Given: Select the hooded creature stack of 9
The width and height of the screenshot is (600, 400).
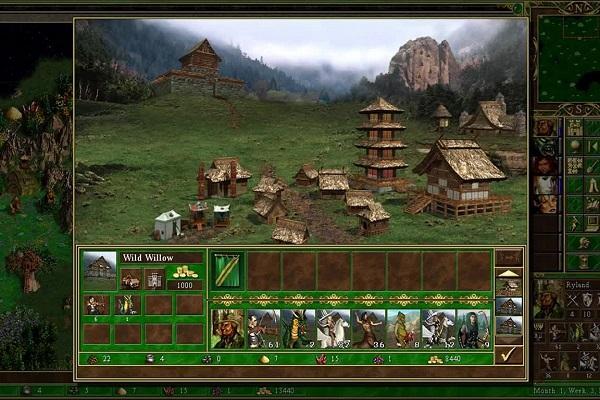Looking at the screenshot, I should coord(473,328).
